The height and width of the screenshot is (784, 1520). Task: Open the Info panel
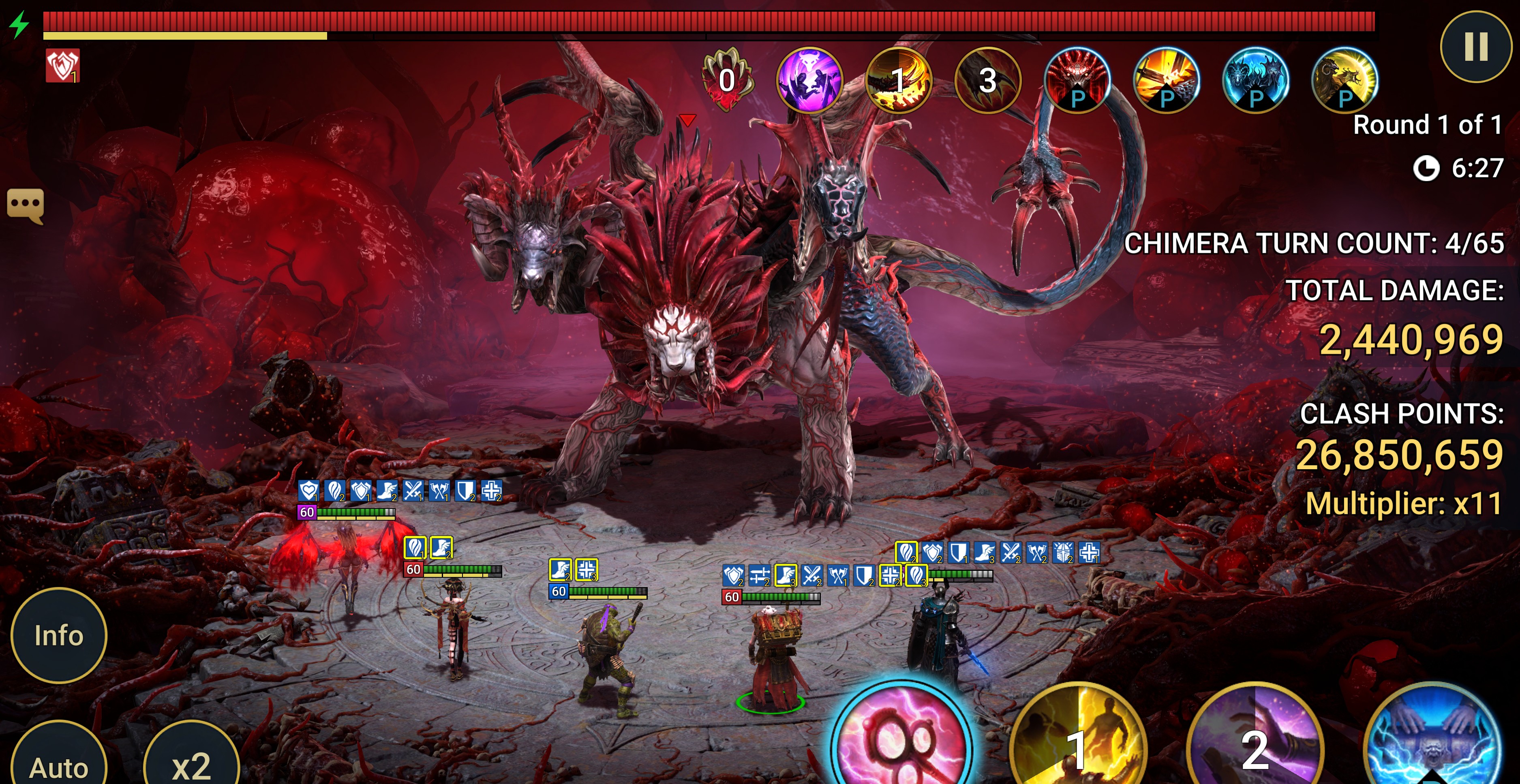click(58, 635)
